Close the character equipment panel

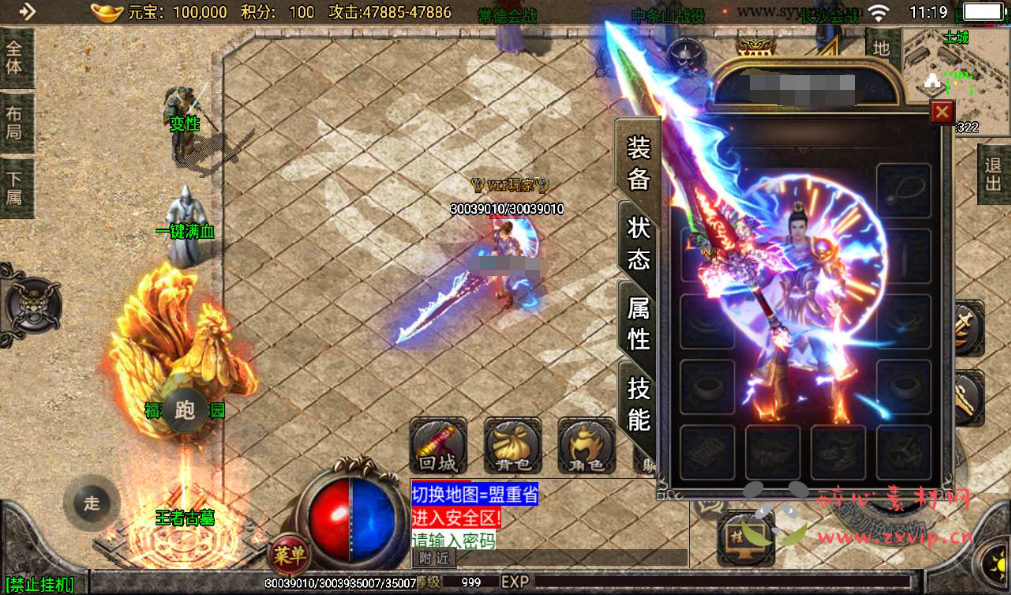pos(942,112)
